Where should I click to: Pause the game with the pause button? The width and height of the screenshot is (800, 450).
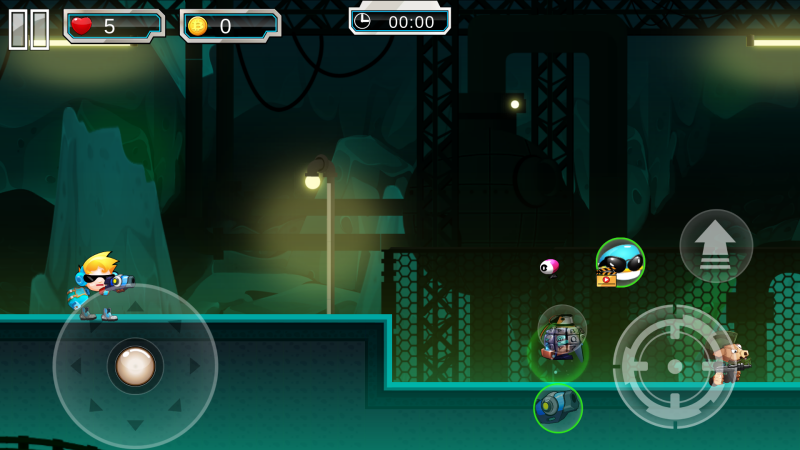tap(29, 29)
